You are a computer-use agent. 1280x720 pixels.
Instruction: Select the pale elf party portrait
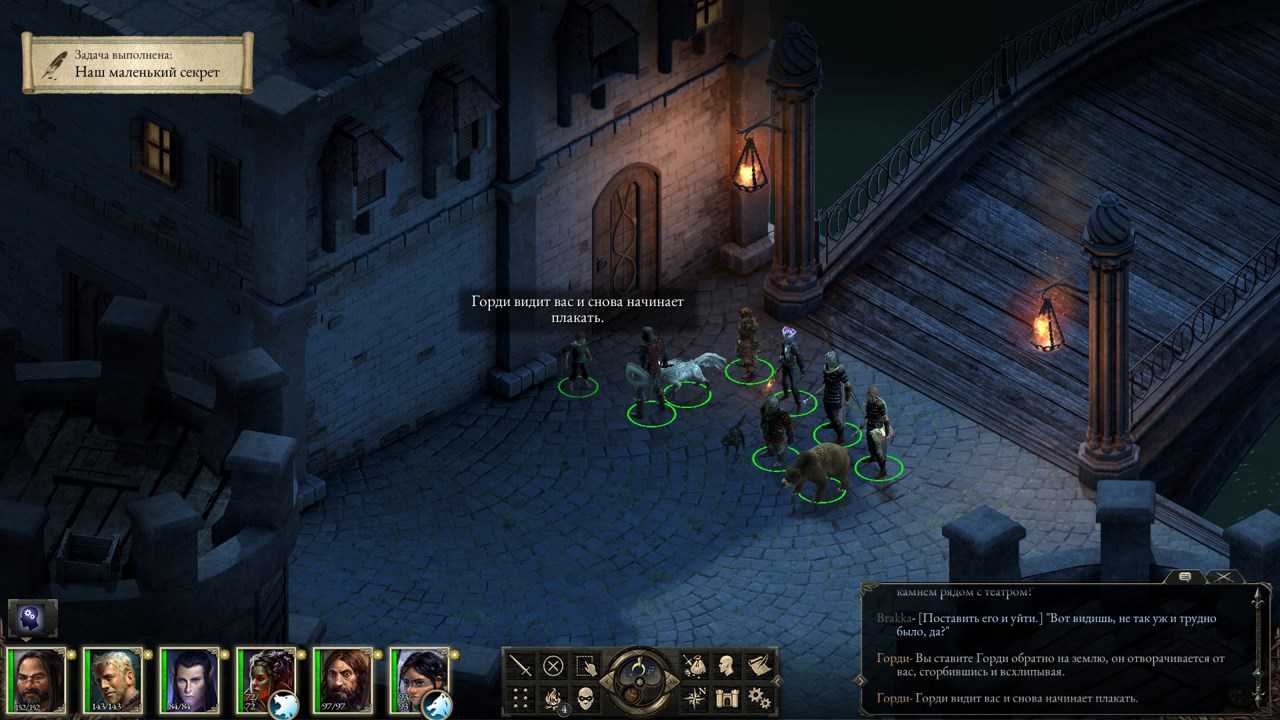point(189,680)
